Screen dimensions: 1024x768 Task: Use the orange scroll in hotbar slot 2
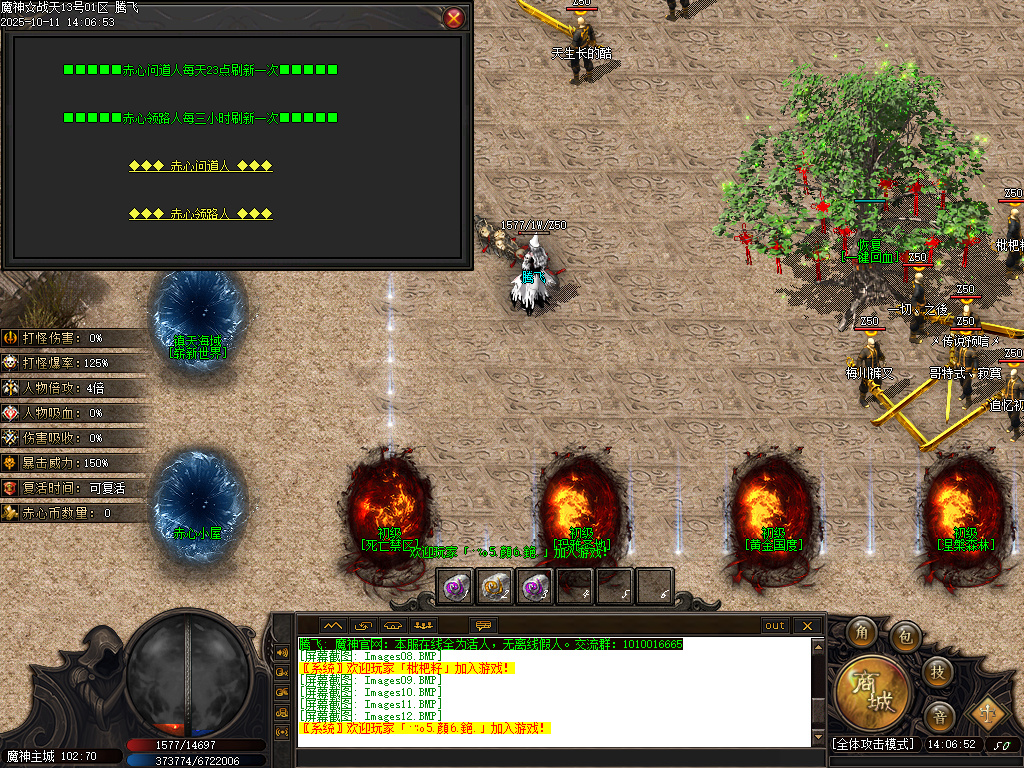pos(495,587)
